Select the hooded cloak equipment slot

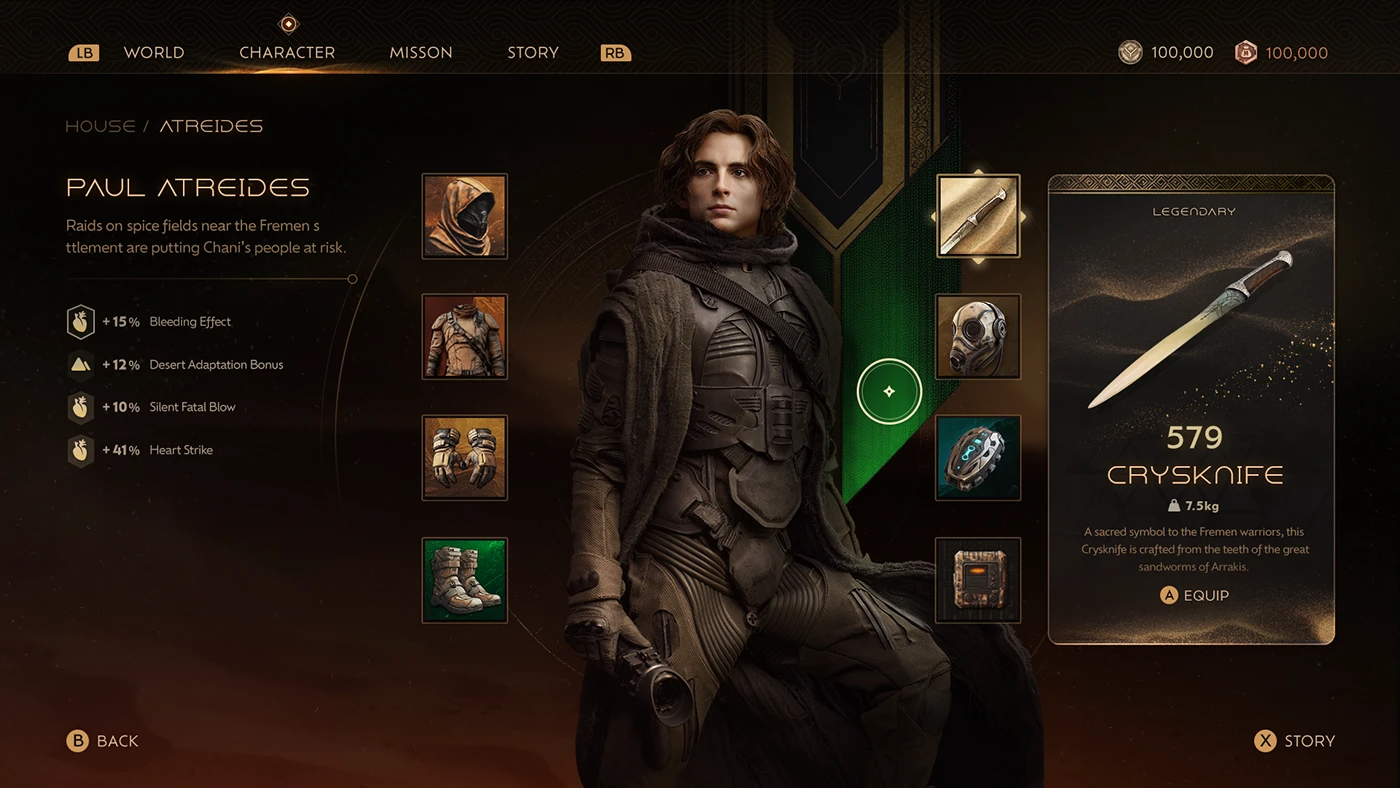coord(464,216)
